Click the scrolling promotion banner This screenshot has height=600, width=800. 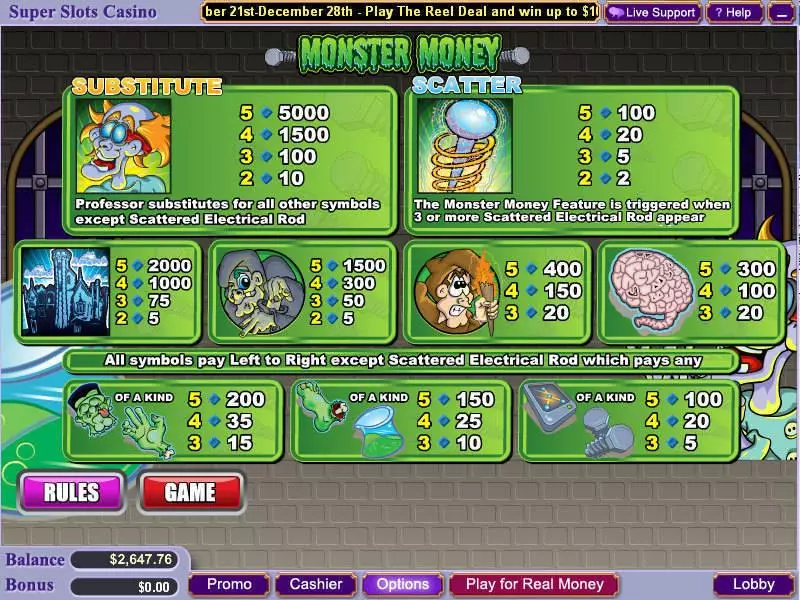400,12
